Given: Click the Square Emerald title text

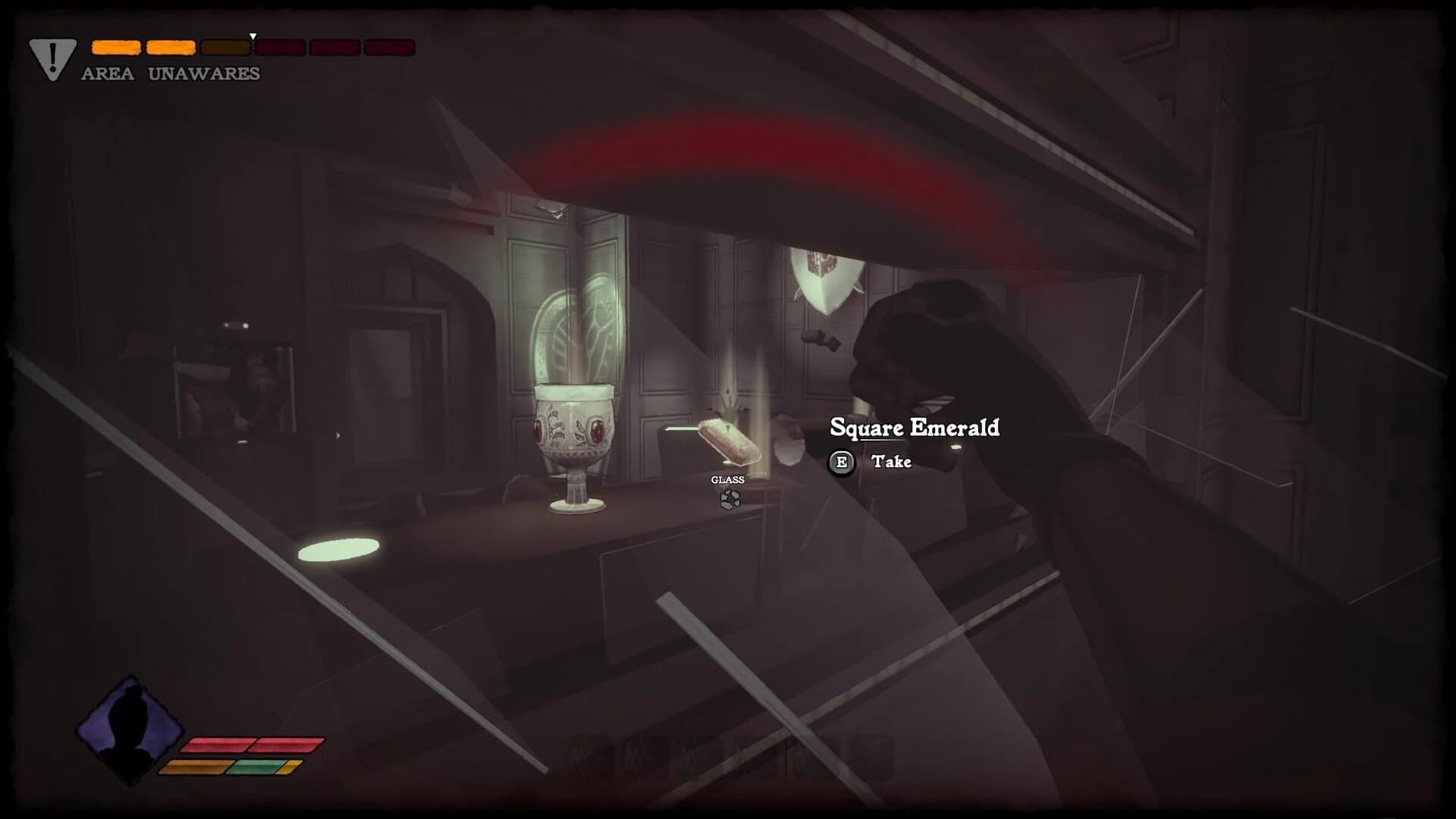Looking at the screenshot, I should pyautogui.click(x=915, y=428).
